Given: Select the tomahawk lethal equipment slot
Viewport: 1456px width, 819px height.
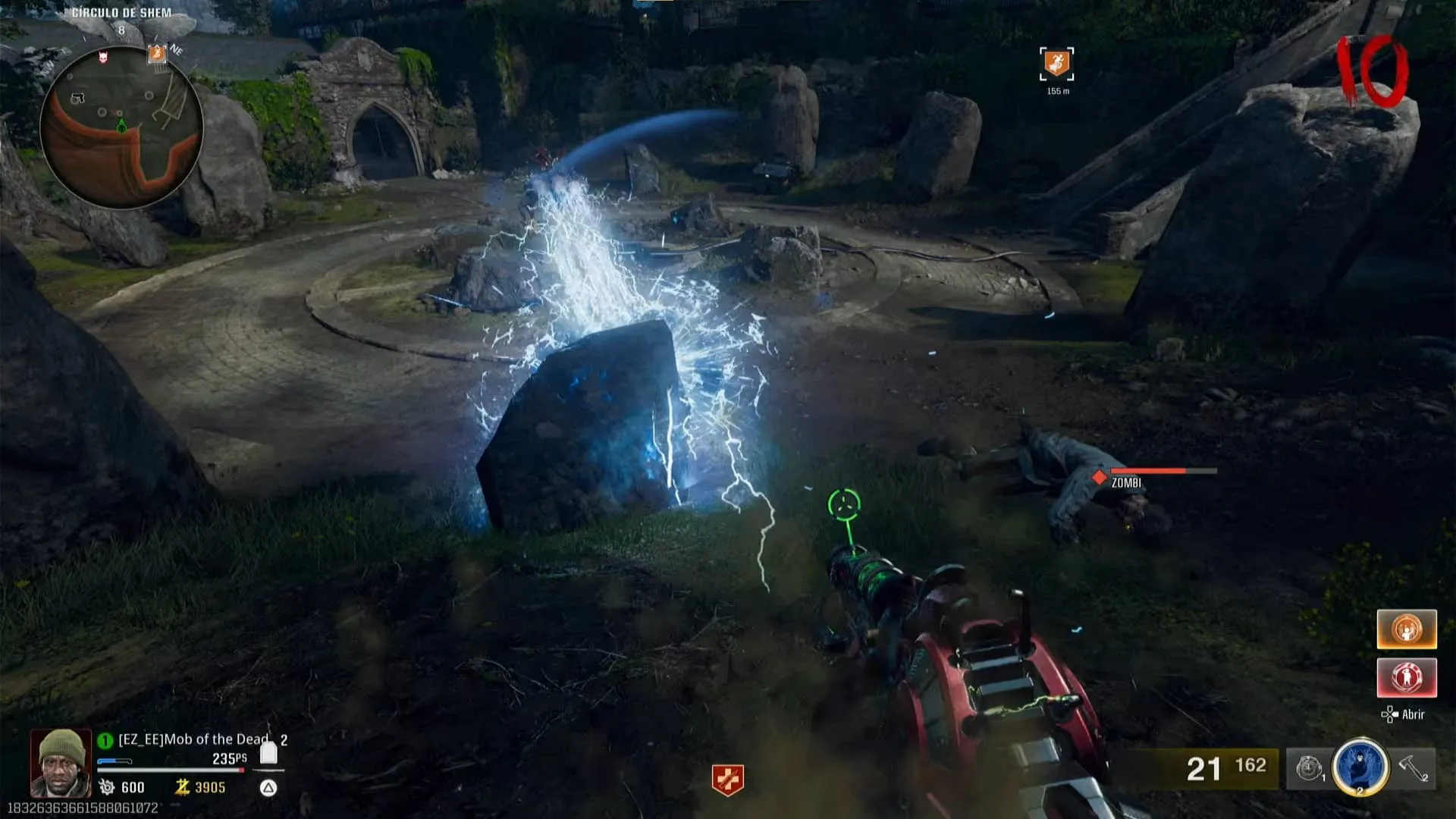Looking at the screenshot, I should point(1414,768).
